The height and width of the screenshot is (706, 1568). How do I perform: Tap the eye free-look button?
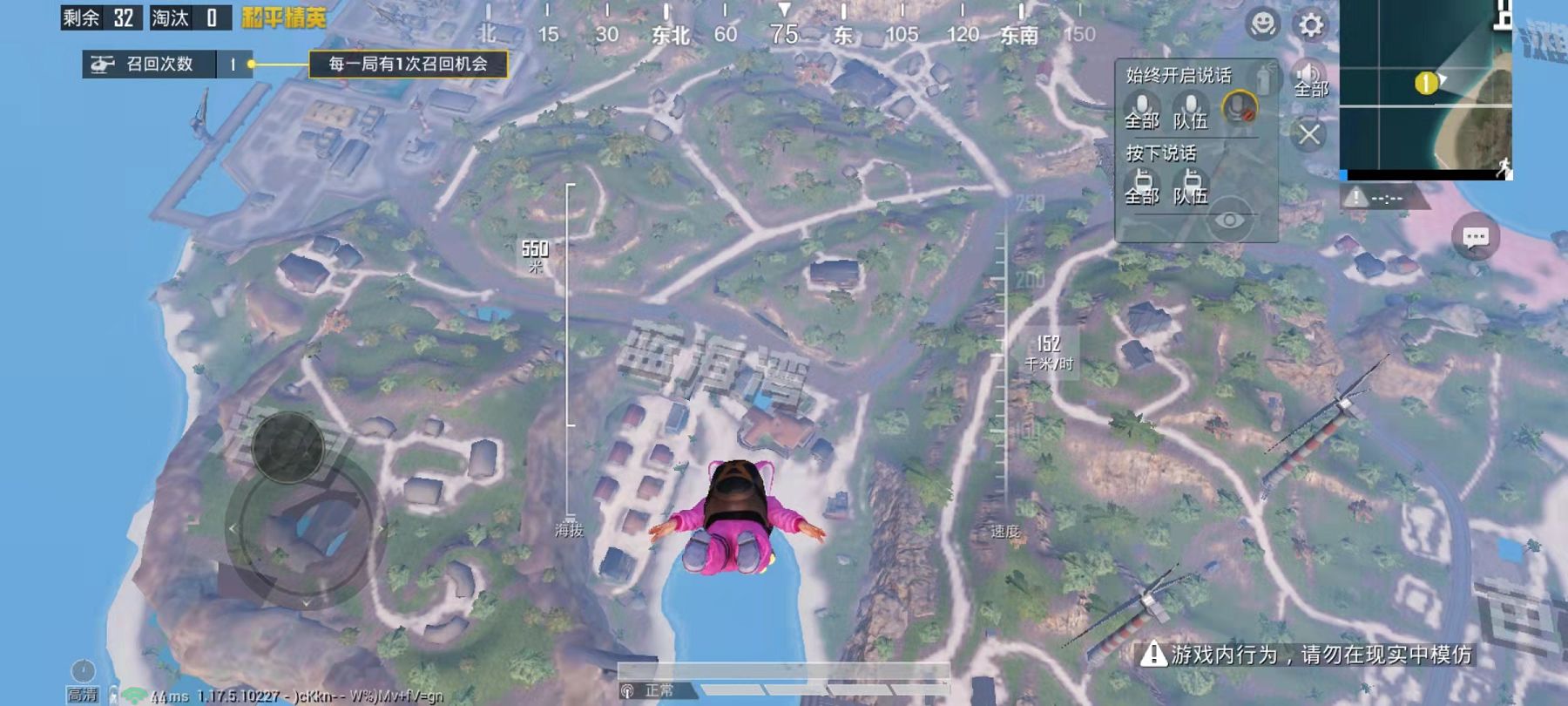(x=1229, y=220)
